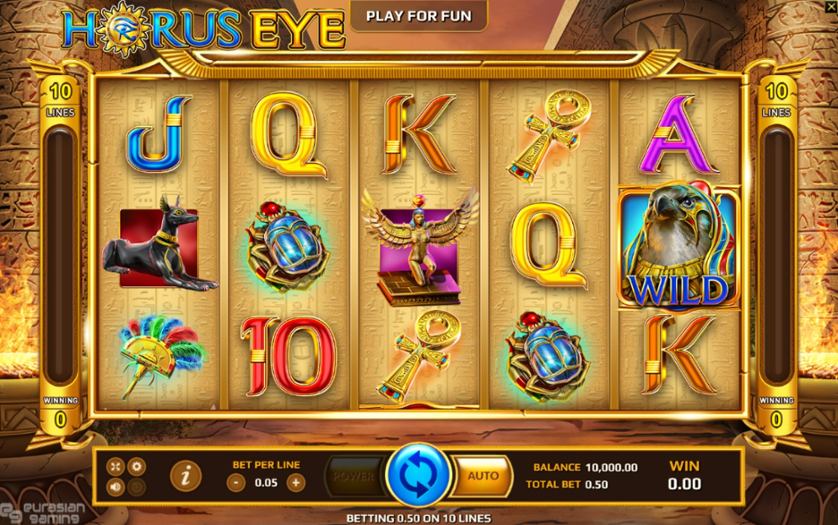Decrease the bet per line
The image size is (838, 525).
point(233,481)
